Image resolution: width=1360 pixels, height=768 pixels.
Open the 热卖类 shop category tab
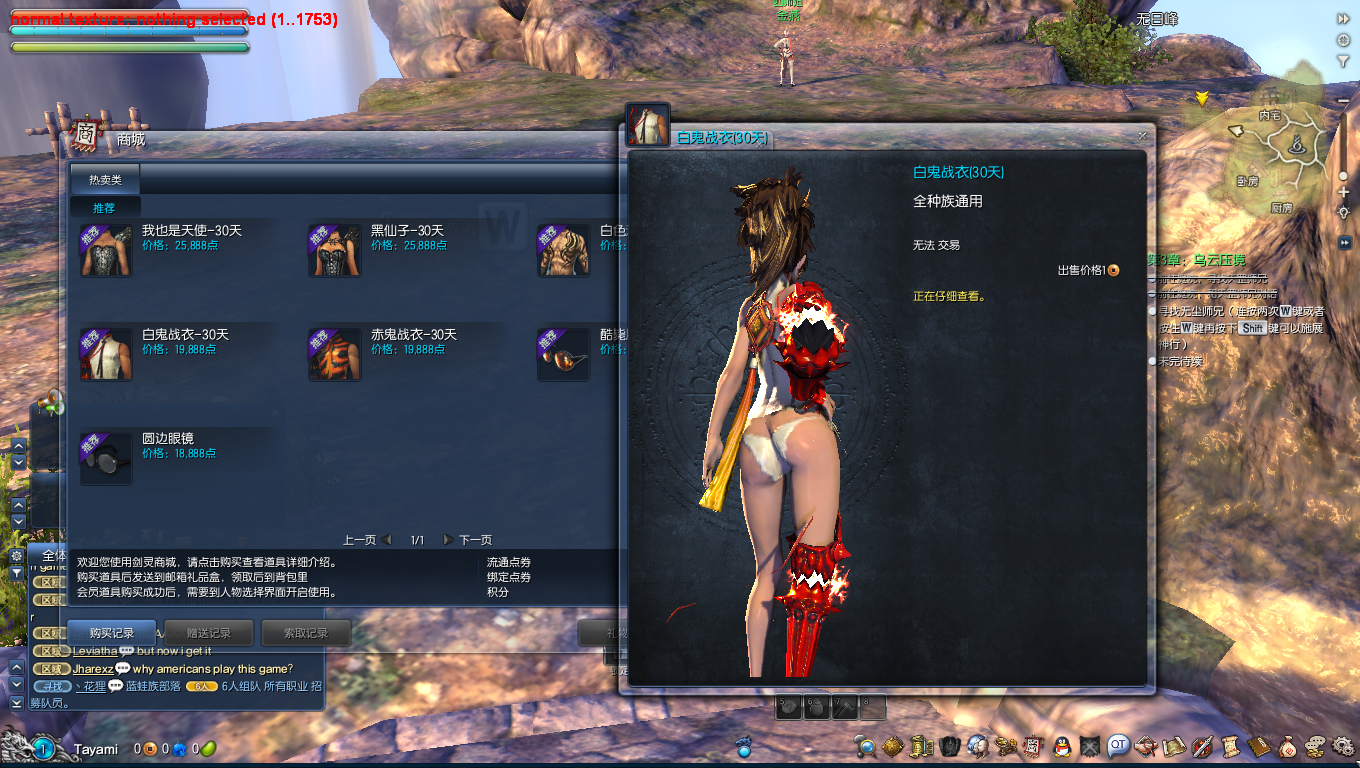(x=105, y=180)
